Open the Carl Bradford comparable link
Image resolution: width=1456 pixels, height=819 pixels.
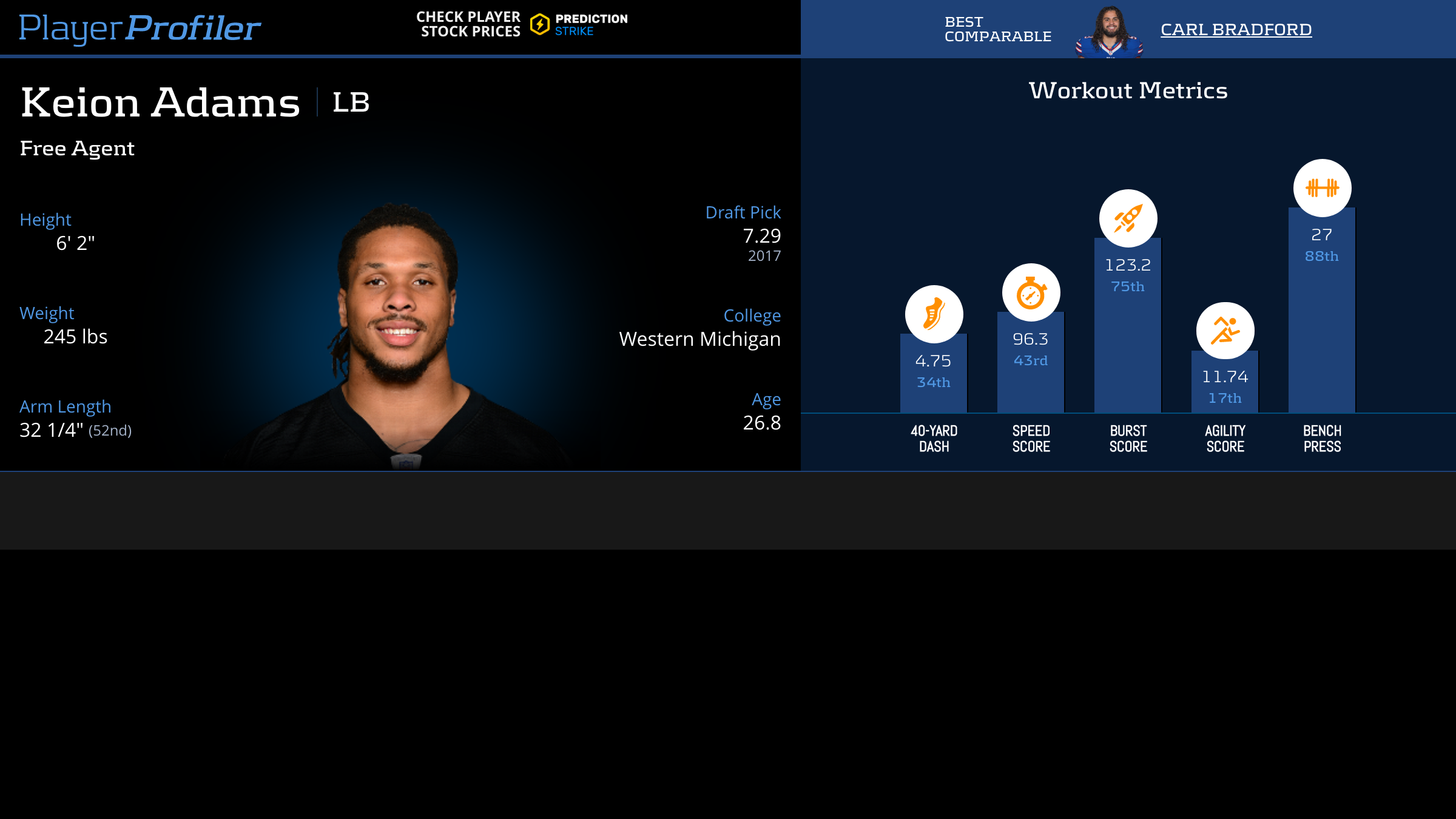[1236, 30]
